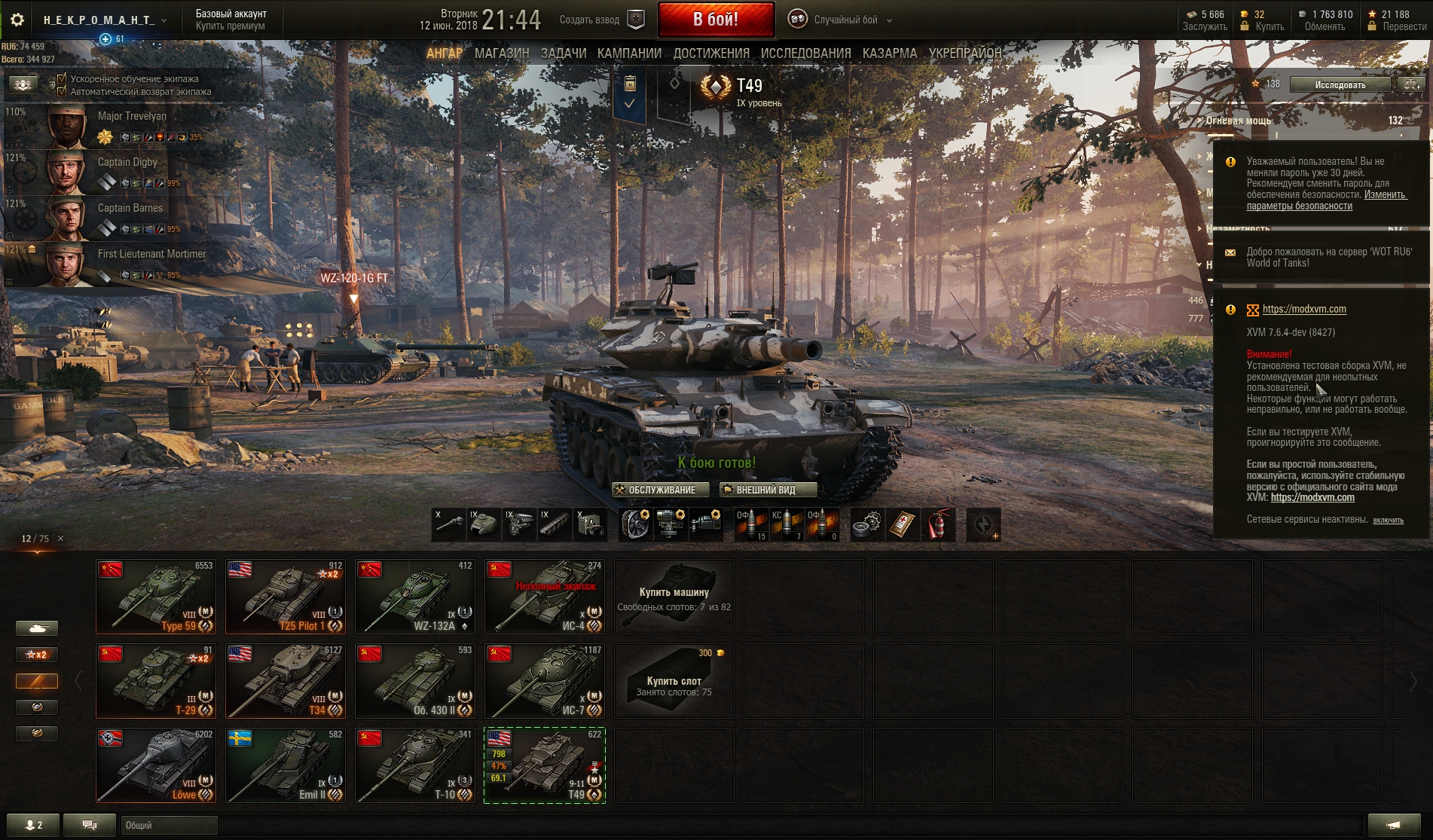Select the Type 59 tank in carousel
Viewport: 1433px width, 840px height.
pos(156,597)
